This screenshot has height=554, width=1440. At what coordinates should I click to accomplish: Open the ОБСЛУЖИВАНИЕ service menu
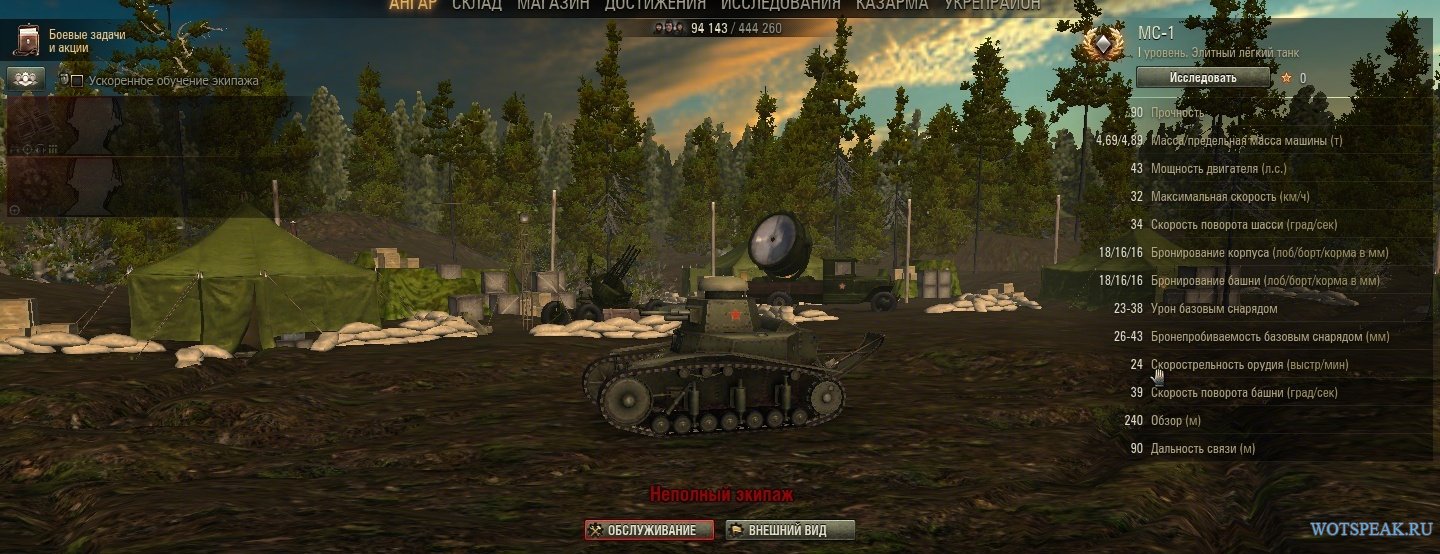[649, 530]
